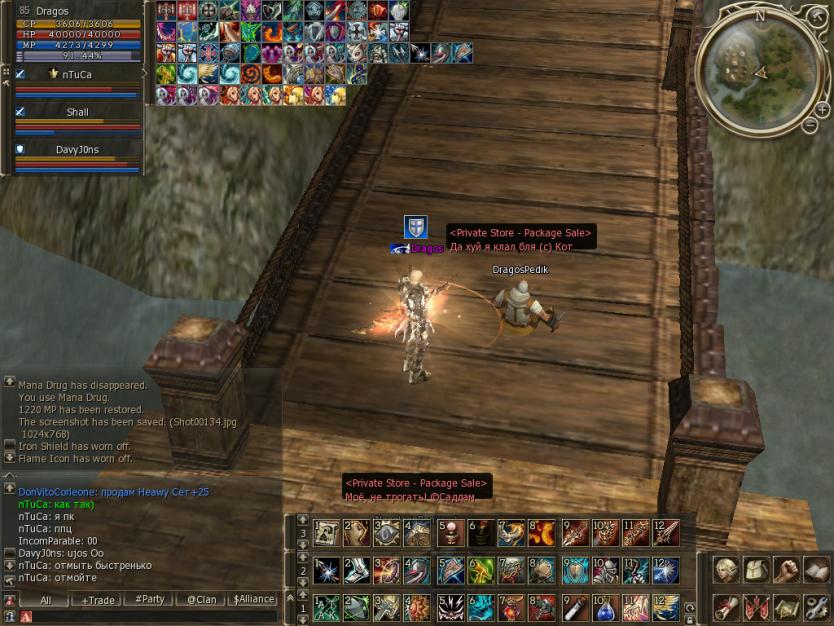Image resolution: width=834 pixels, height=626 pixels.
Task: Open the actions fist icon
Action: click(786, 569)
